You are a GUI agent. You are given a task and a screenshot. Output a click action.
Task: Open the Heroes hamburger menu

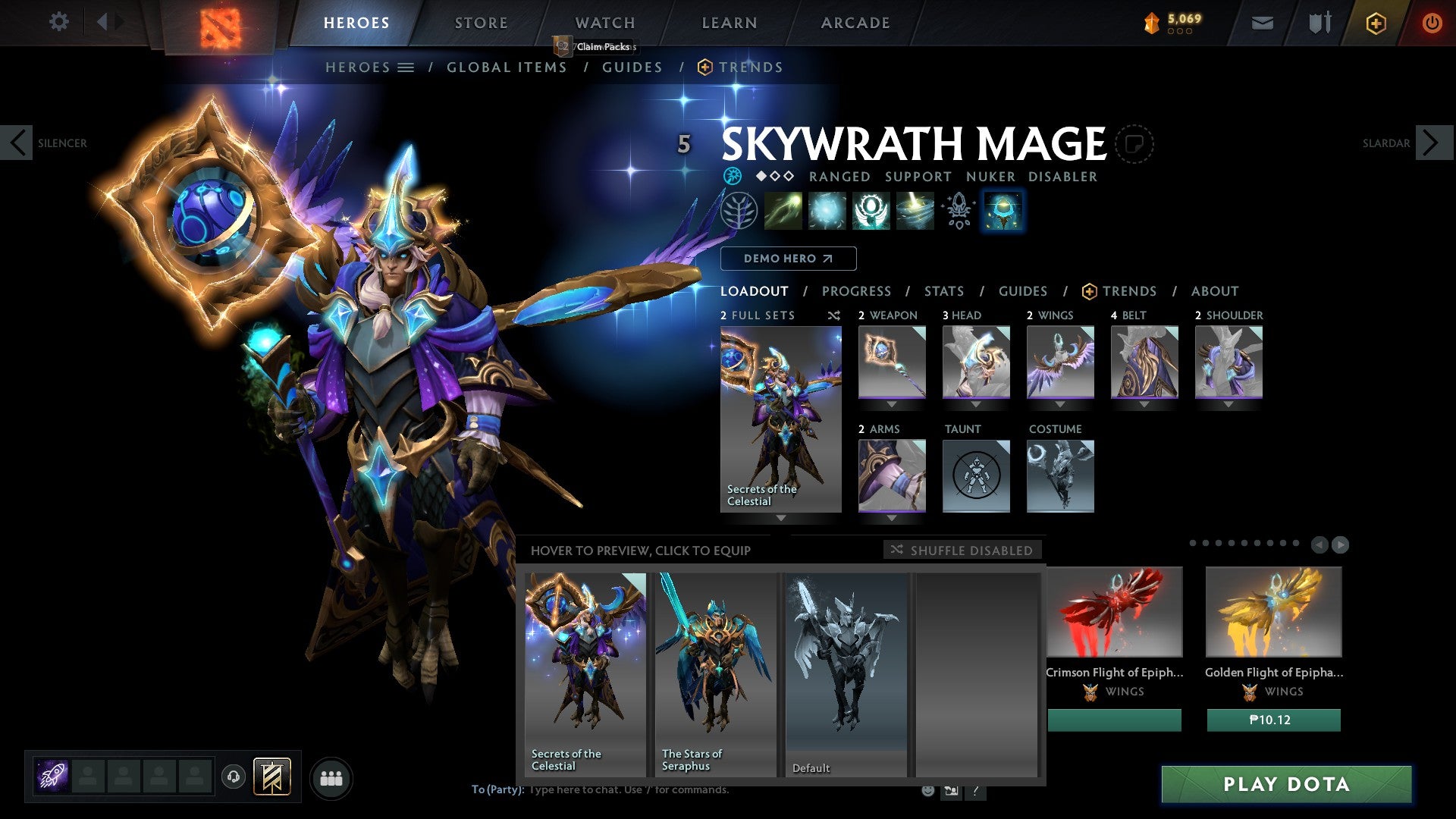[407, 67]
